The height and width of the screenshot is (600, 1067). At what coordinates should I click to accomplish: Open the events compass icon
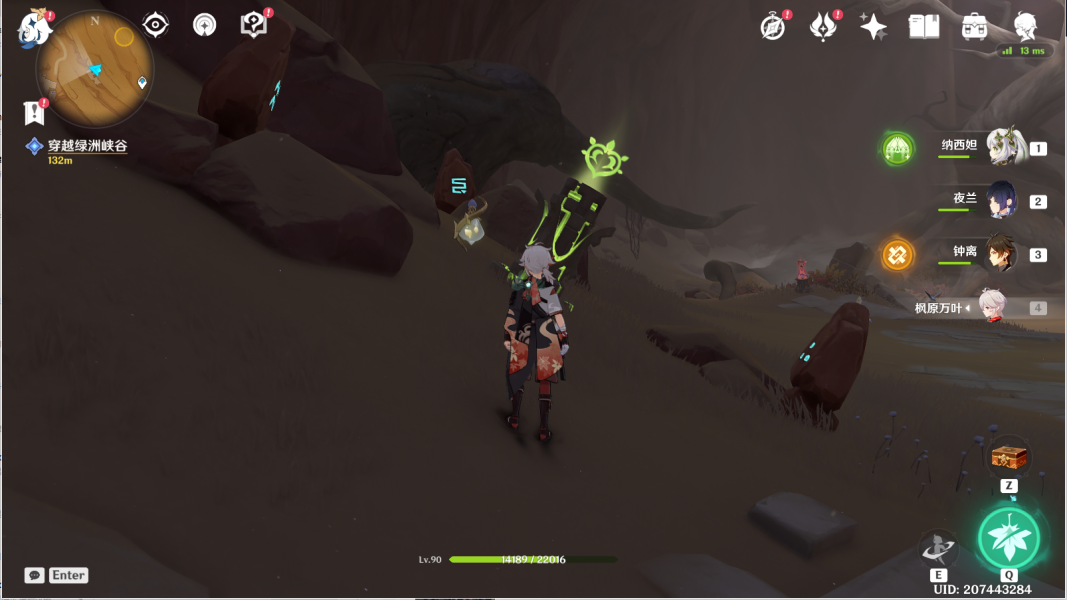coord(773,27)
